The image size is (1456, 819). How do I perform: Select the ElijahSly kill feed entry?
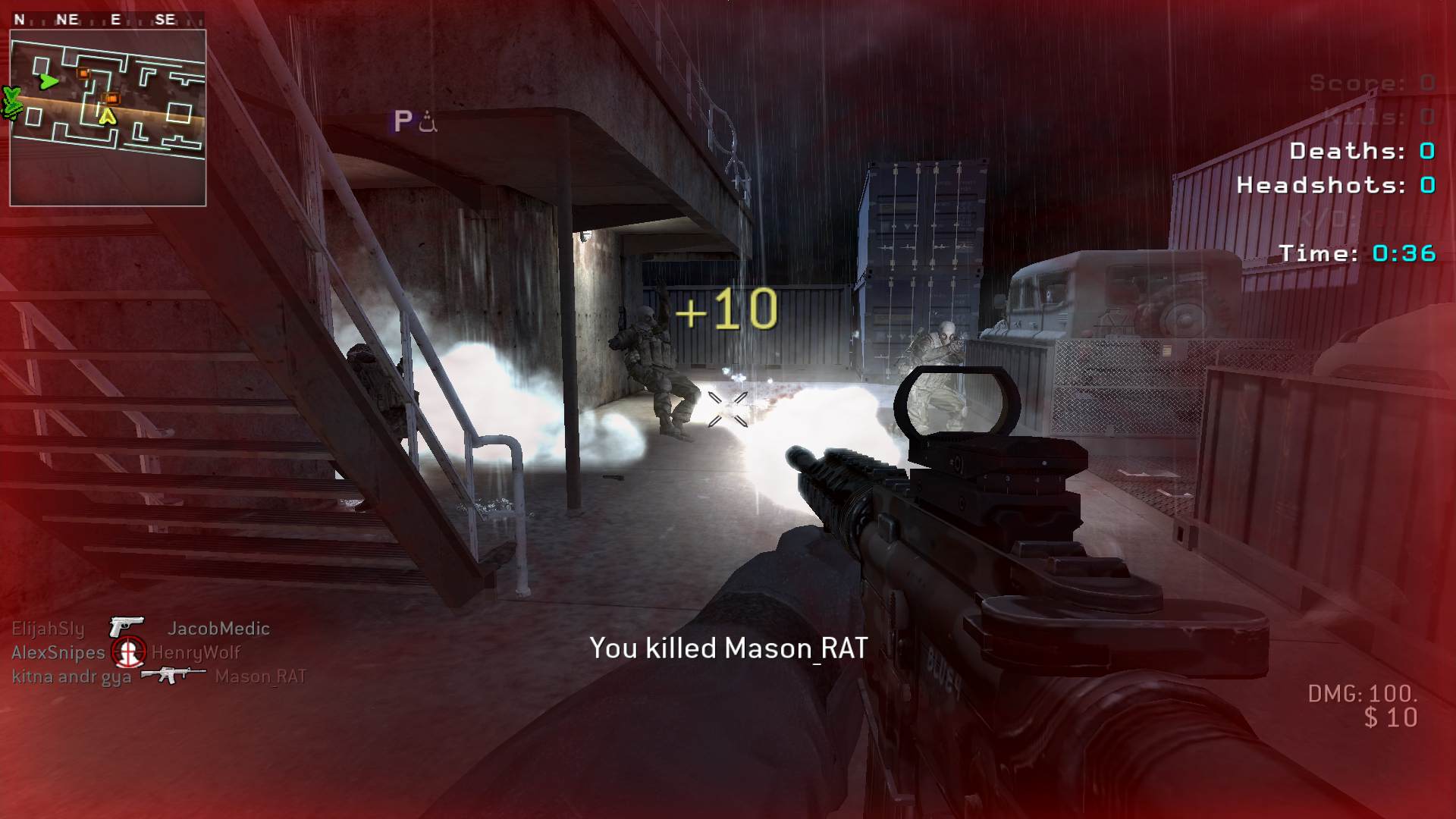(x=48, y=629)
